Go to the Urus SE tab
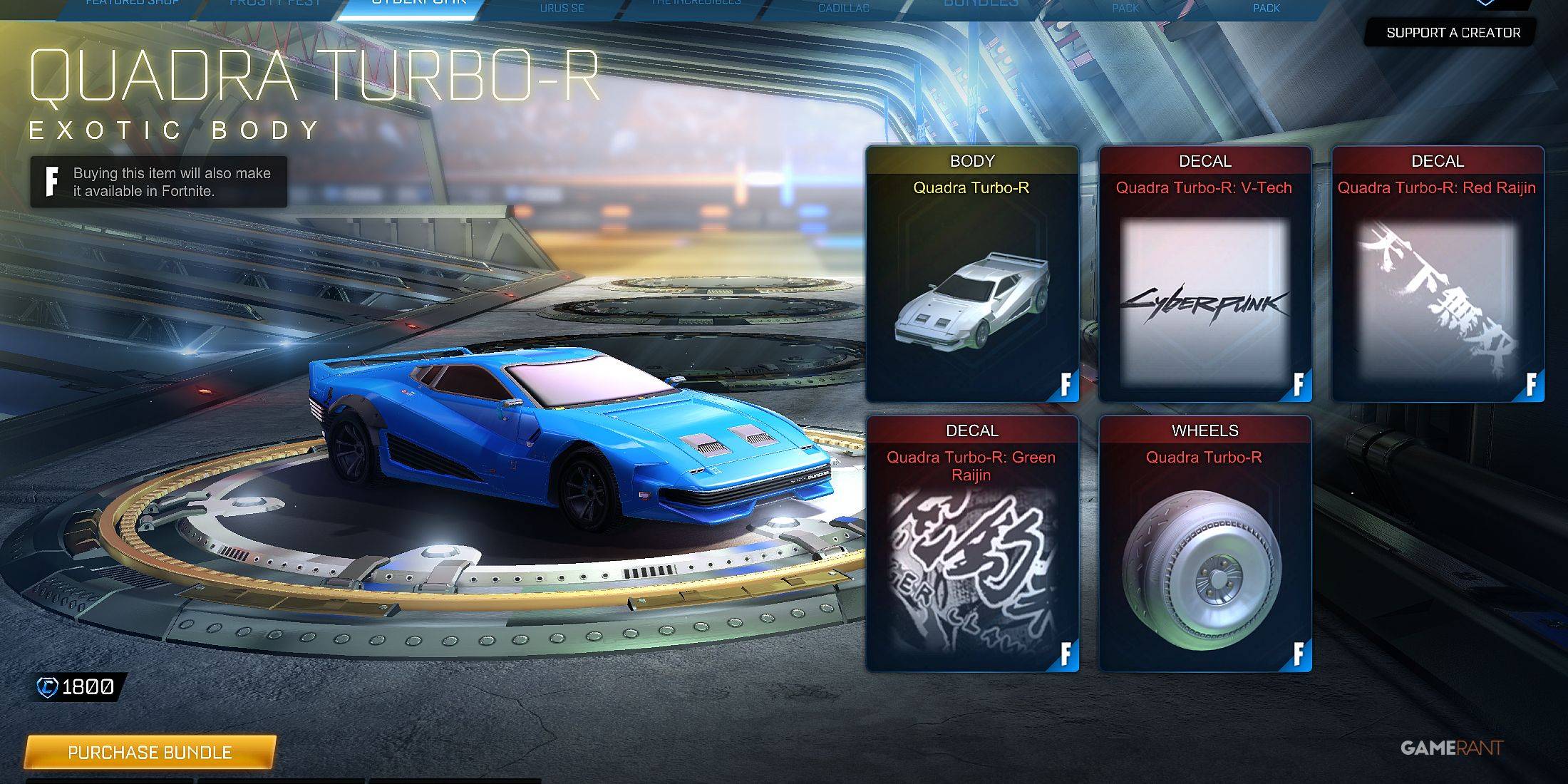Viewport: 1568px width, 784px height. click(562, 8)
